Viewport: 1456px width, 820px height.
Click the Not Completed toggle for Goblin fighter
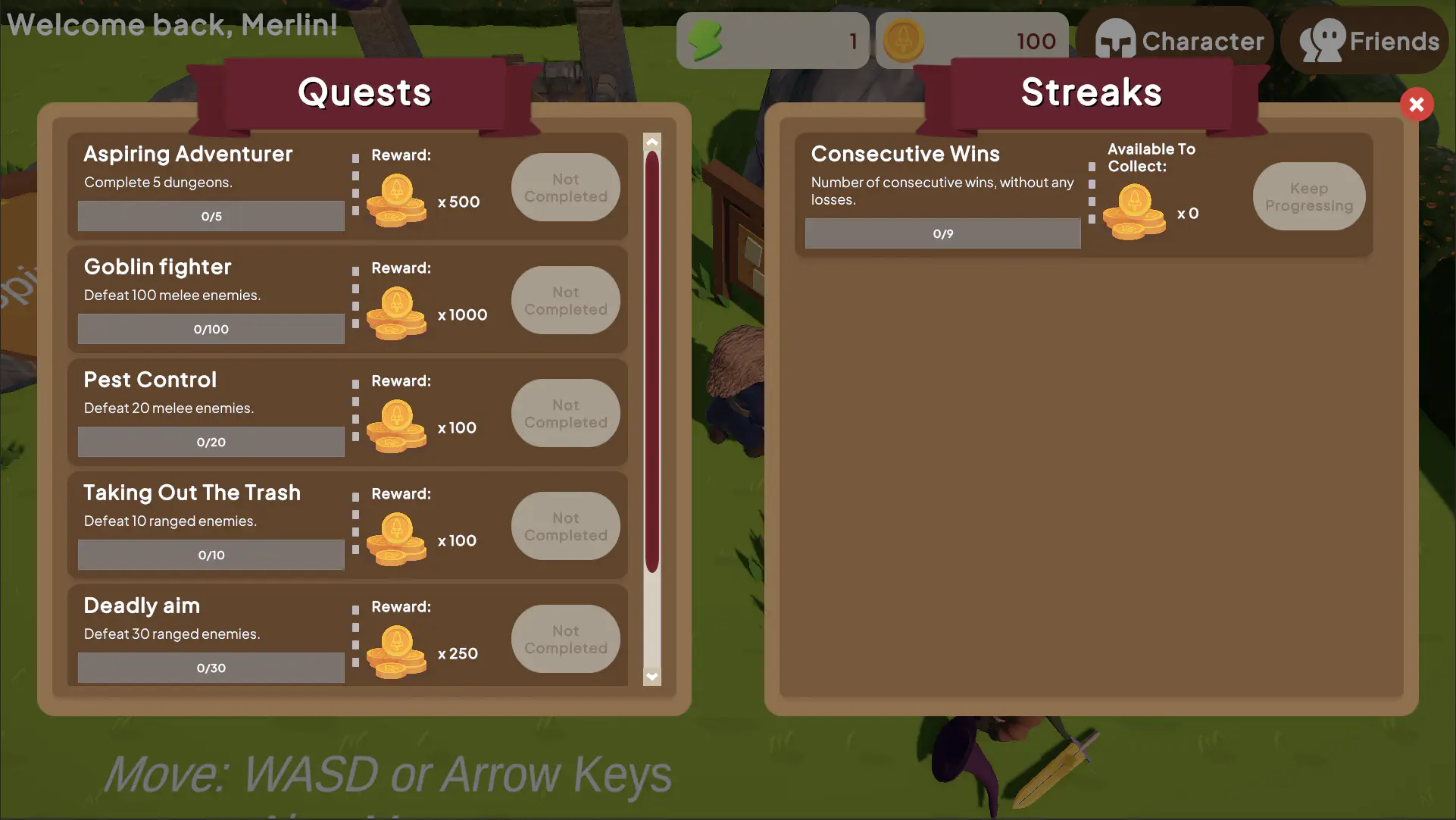pos(565,300)
